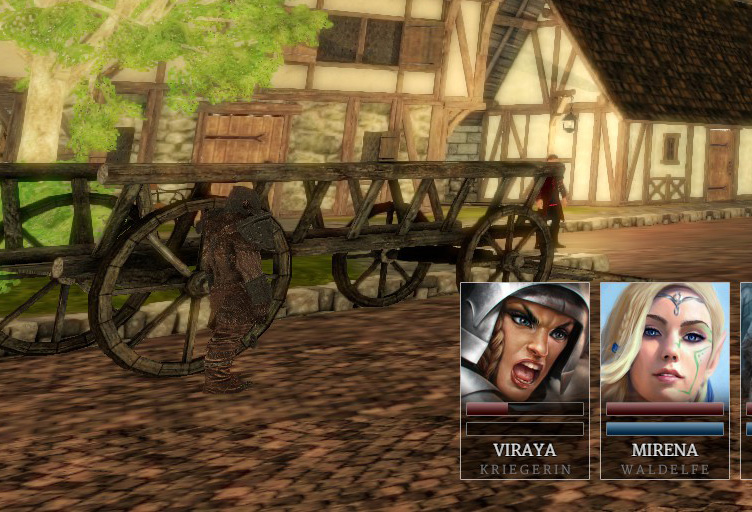
Task: Choose Mirena the Waldelfe portrait
Action: point(665,342)
